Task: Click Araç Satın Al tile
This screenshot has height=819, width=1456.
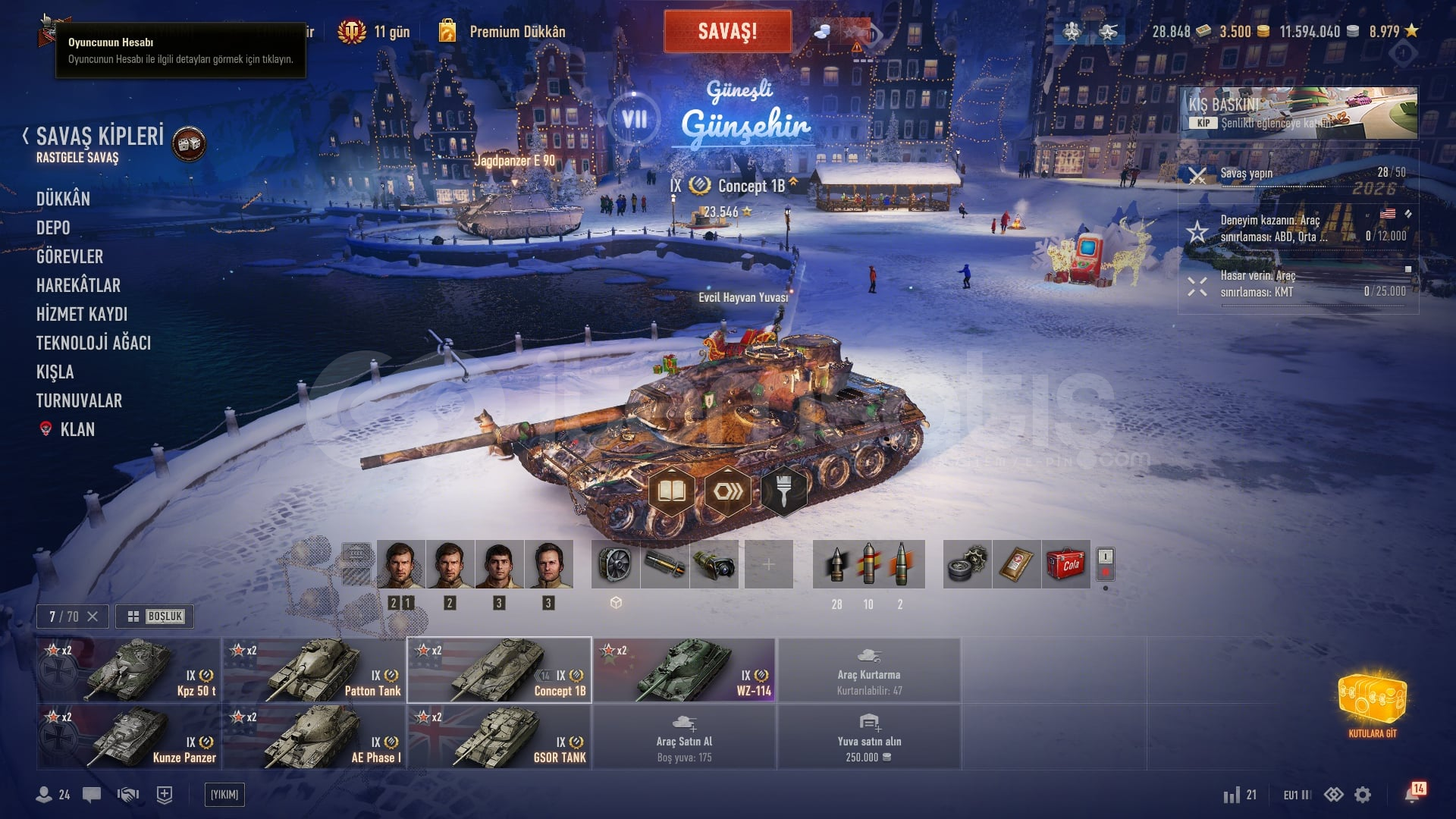Action: point(684,737)
